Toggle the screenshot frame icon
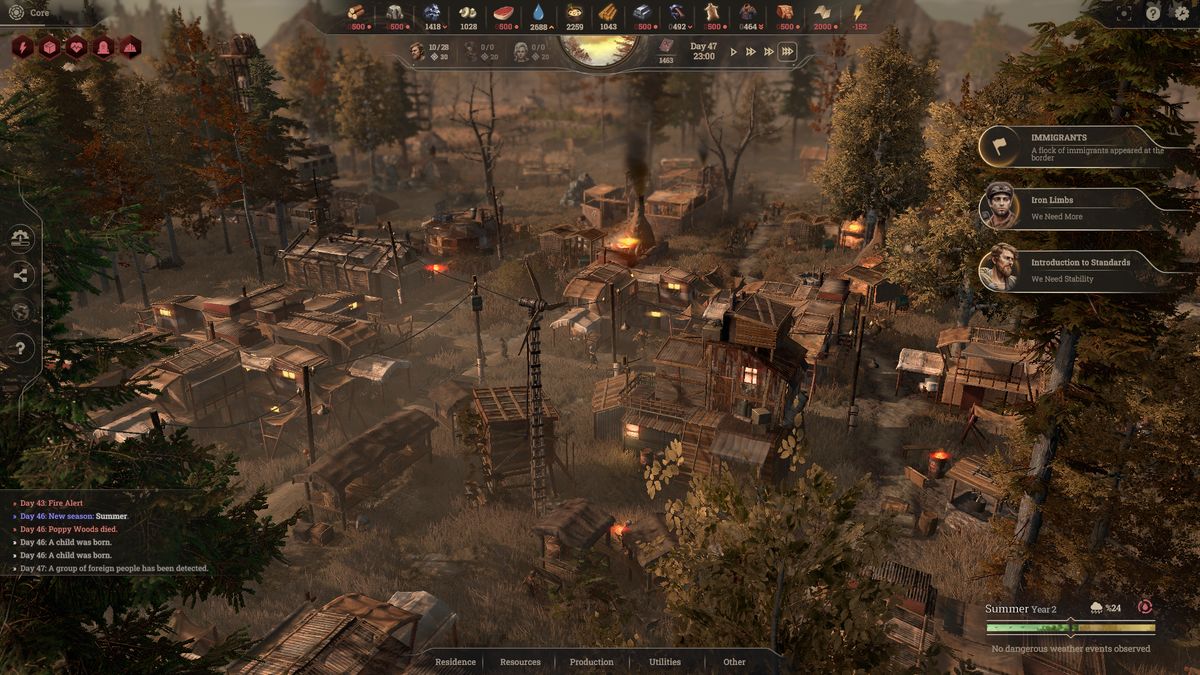Screen dimensions: 1200x675 point(1124,13)
